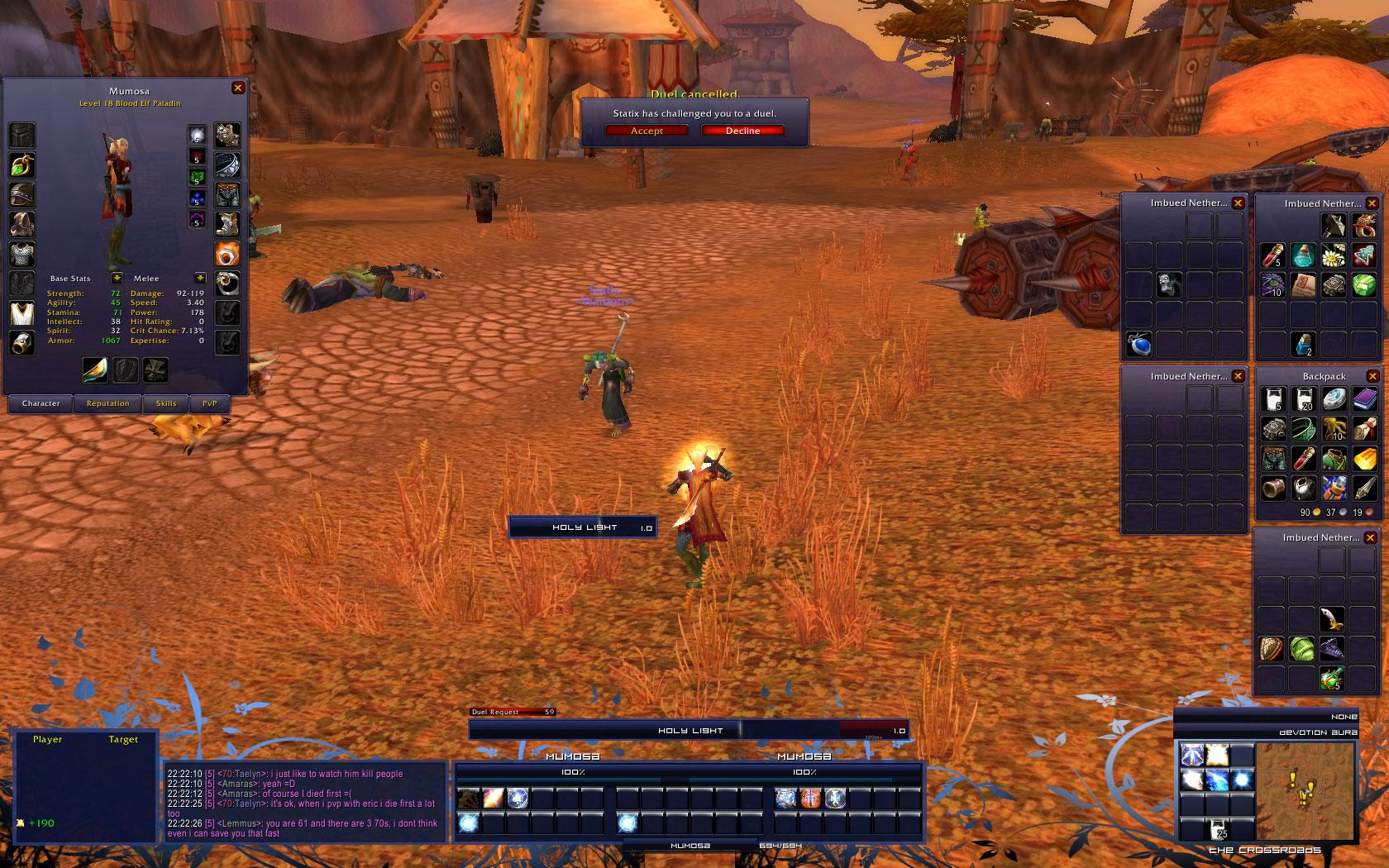Screen dimensions: 1389x868
Task: Close the Mumosa character panel
Action: [x=238, y=88]
